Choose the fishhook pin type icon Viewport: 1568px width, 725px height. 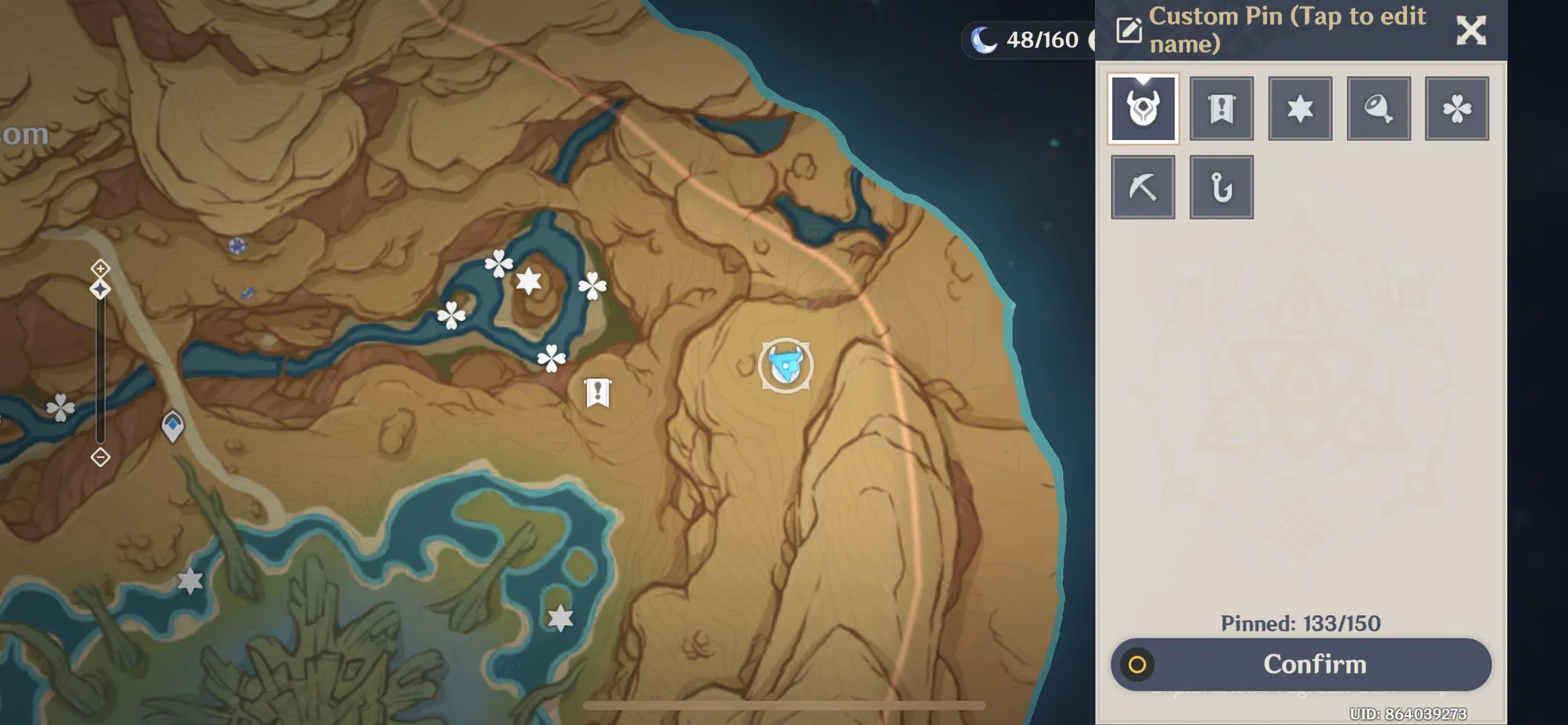click(1222, 186)
